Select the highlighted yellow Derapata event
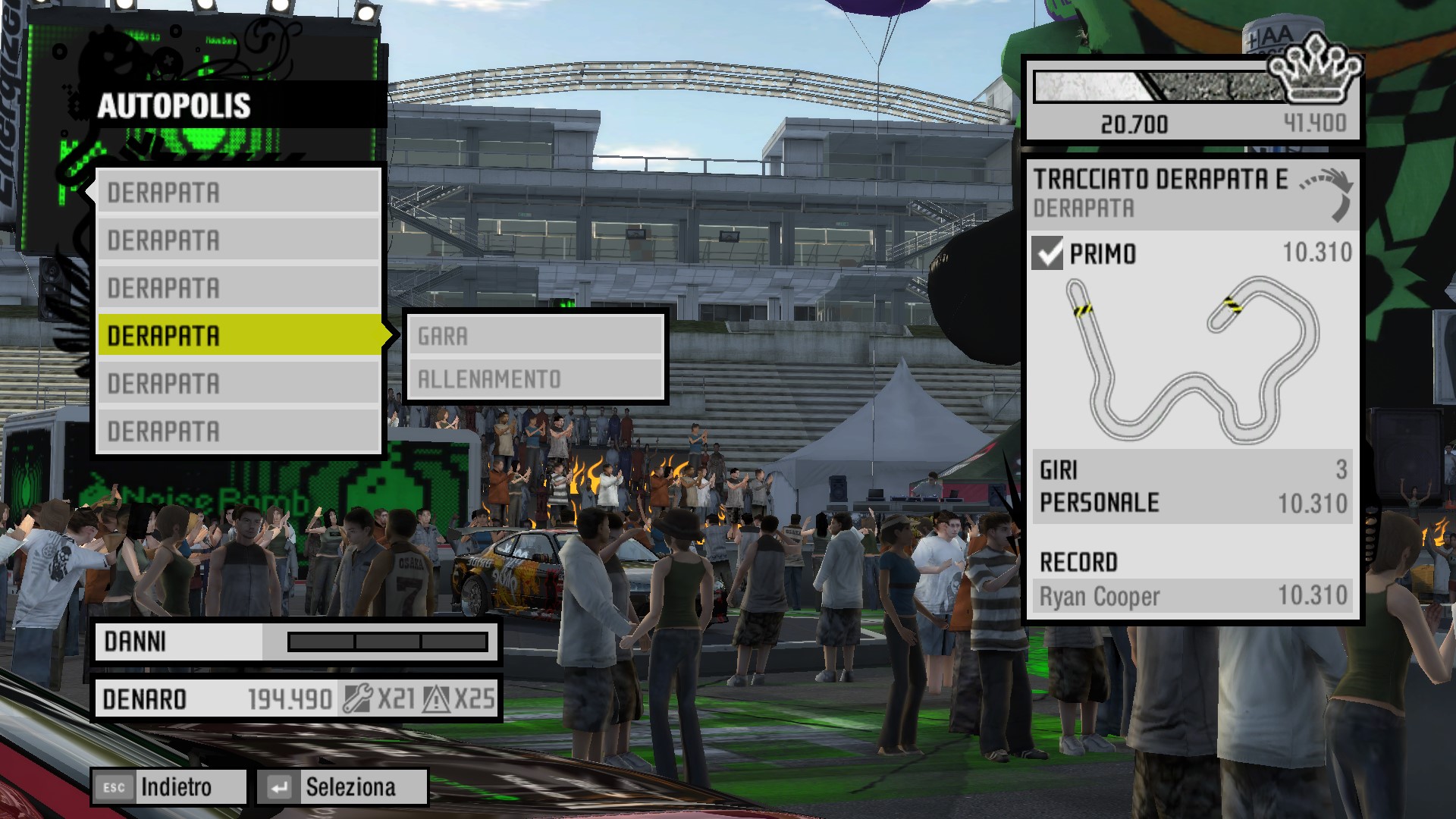The image size is (1456, 819). point(239,335)
